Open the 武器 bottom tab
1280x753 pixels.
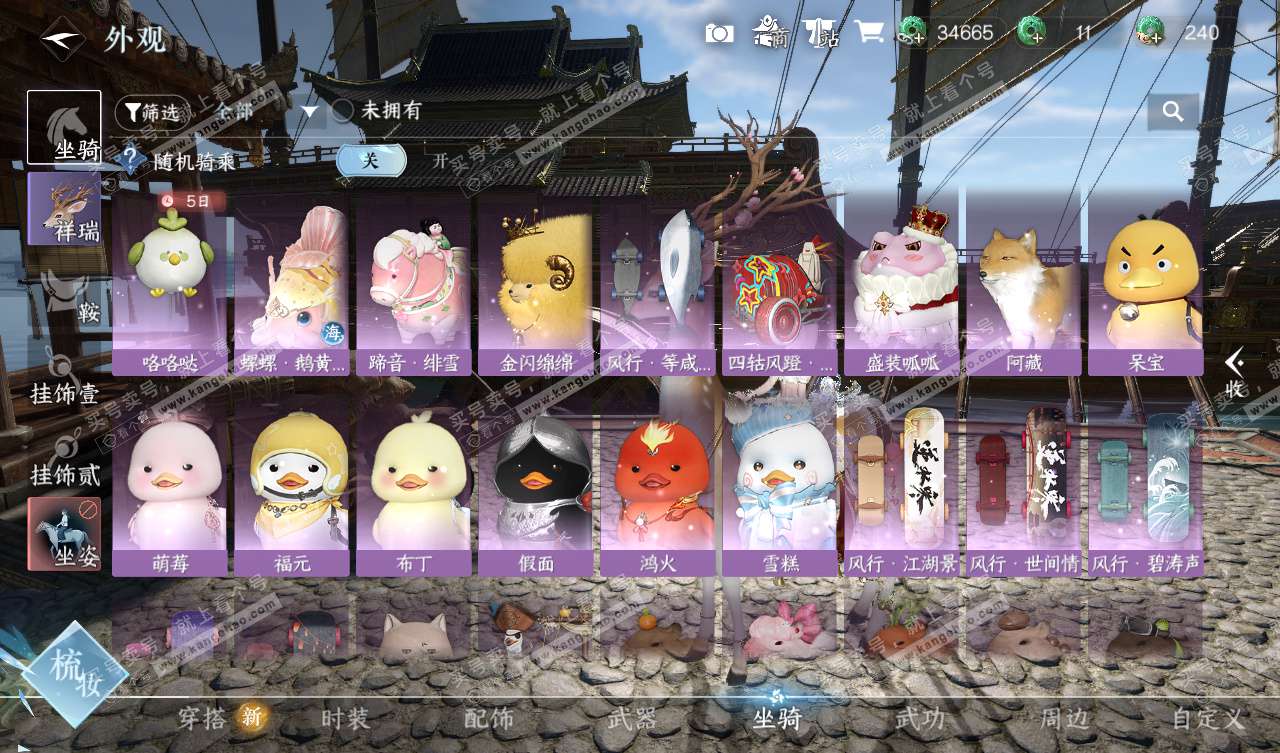point(632,718)
